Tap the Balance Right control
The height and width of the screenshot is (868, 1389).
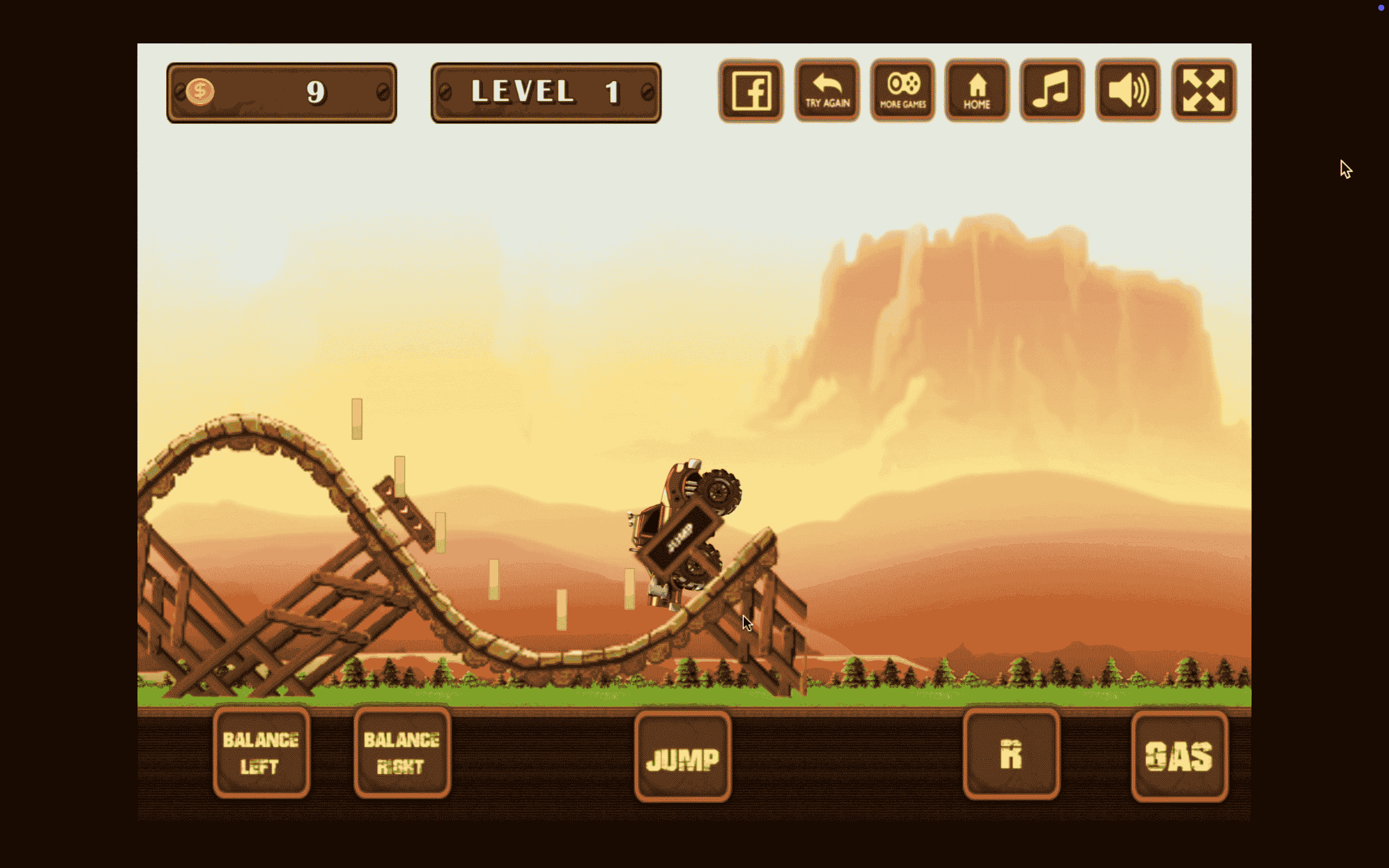pos(402,753)
